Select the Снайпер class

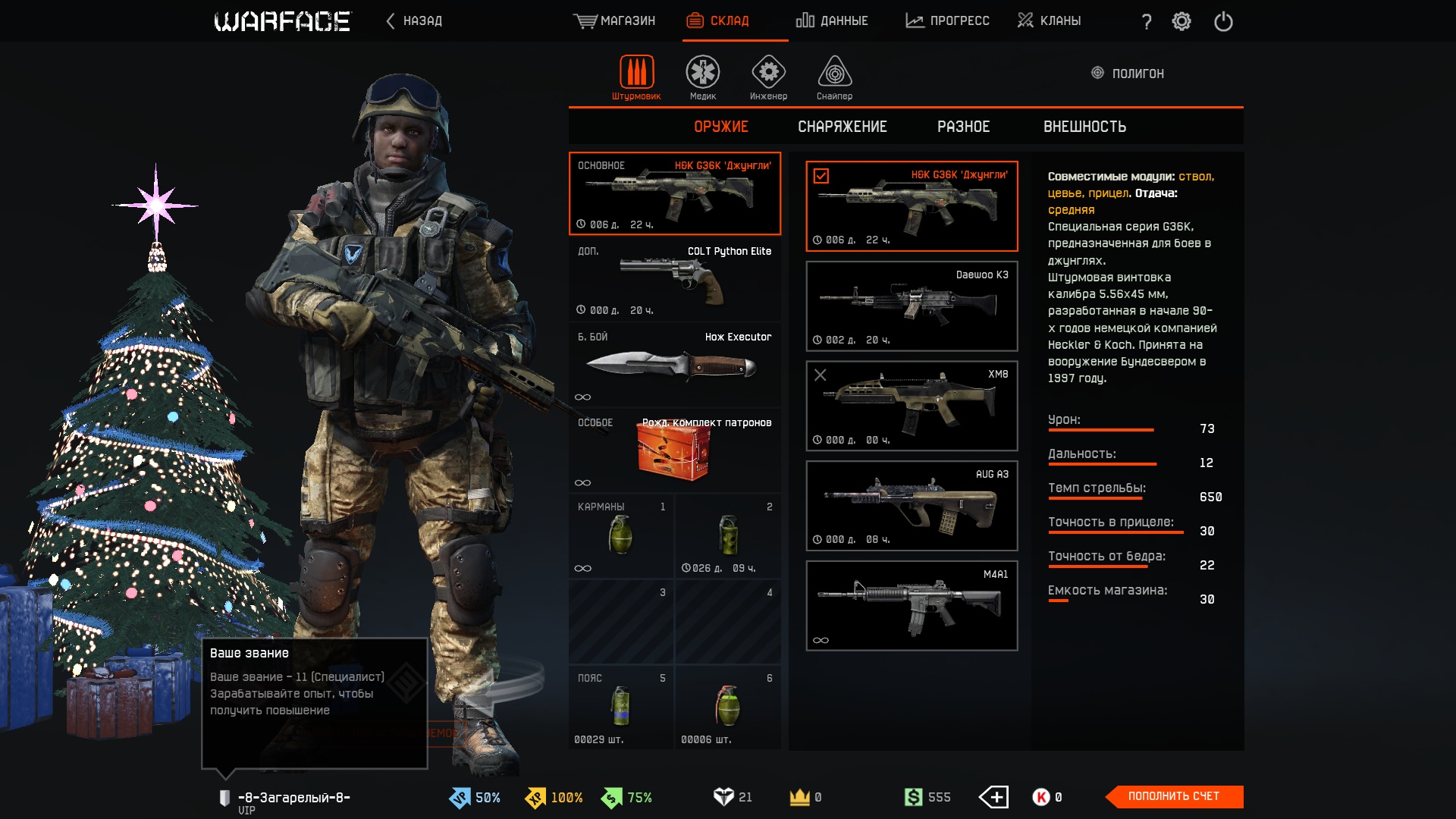coord(834,77)
